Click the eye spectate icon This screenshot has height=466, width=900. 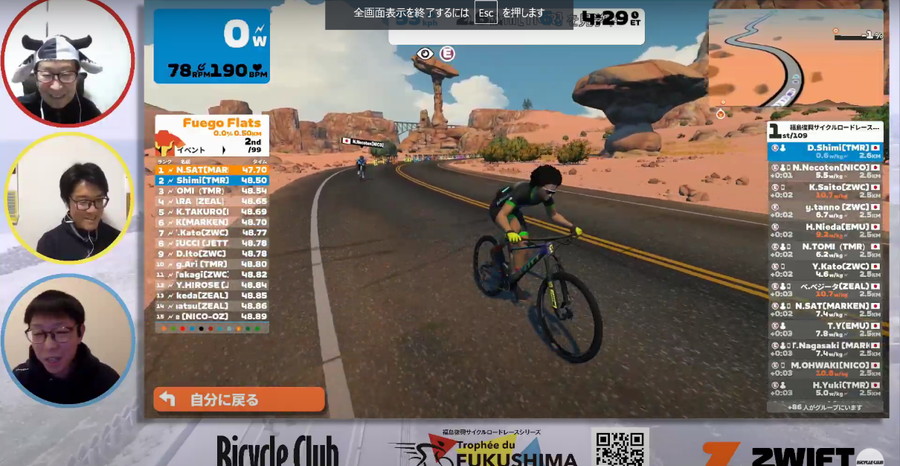pyautogui.click(x=426, y=53)
